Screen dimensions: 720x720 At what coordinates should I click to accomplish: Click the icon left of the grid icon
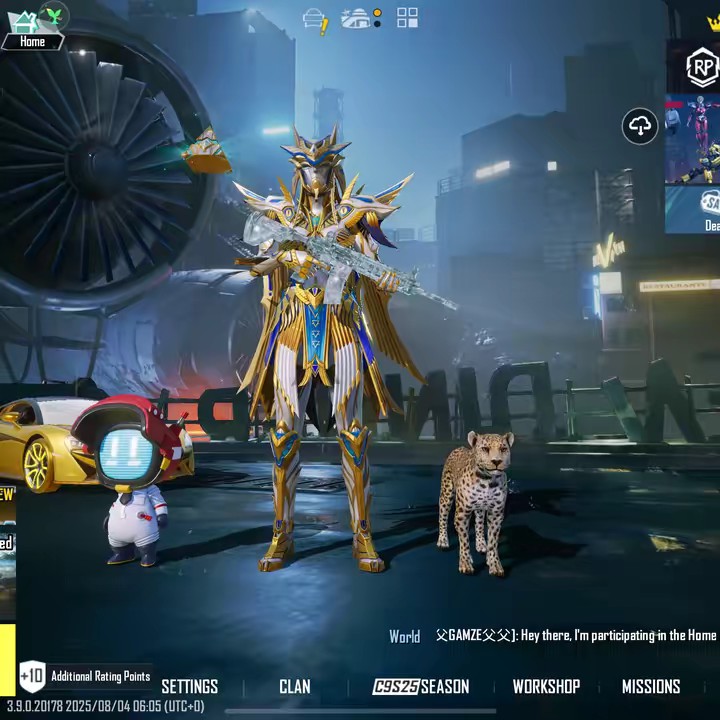(360, 18)
